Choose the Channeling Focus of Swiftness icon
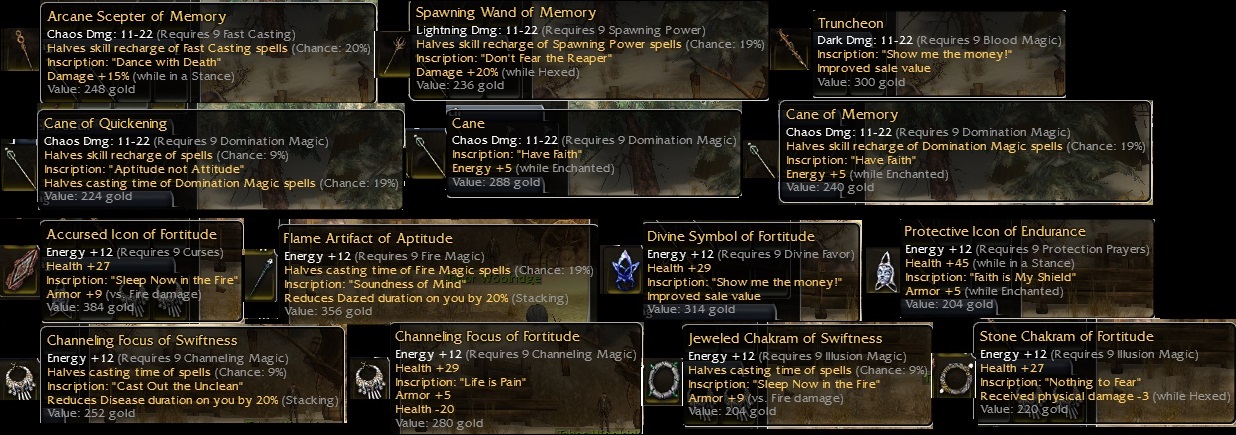The height and width of the screenshot is (435, 1236). click(20, 375)
